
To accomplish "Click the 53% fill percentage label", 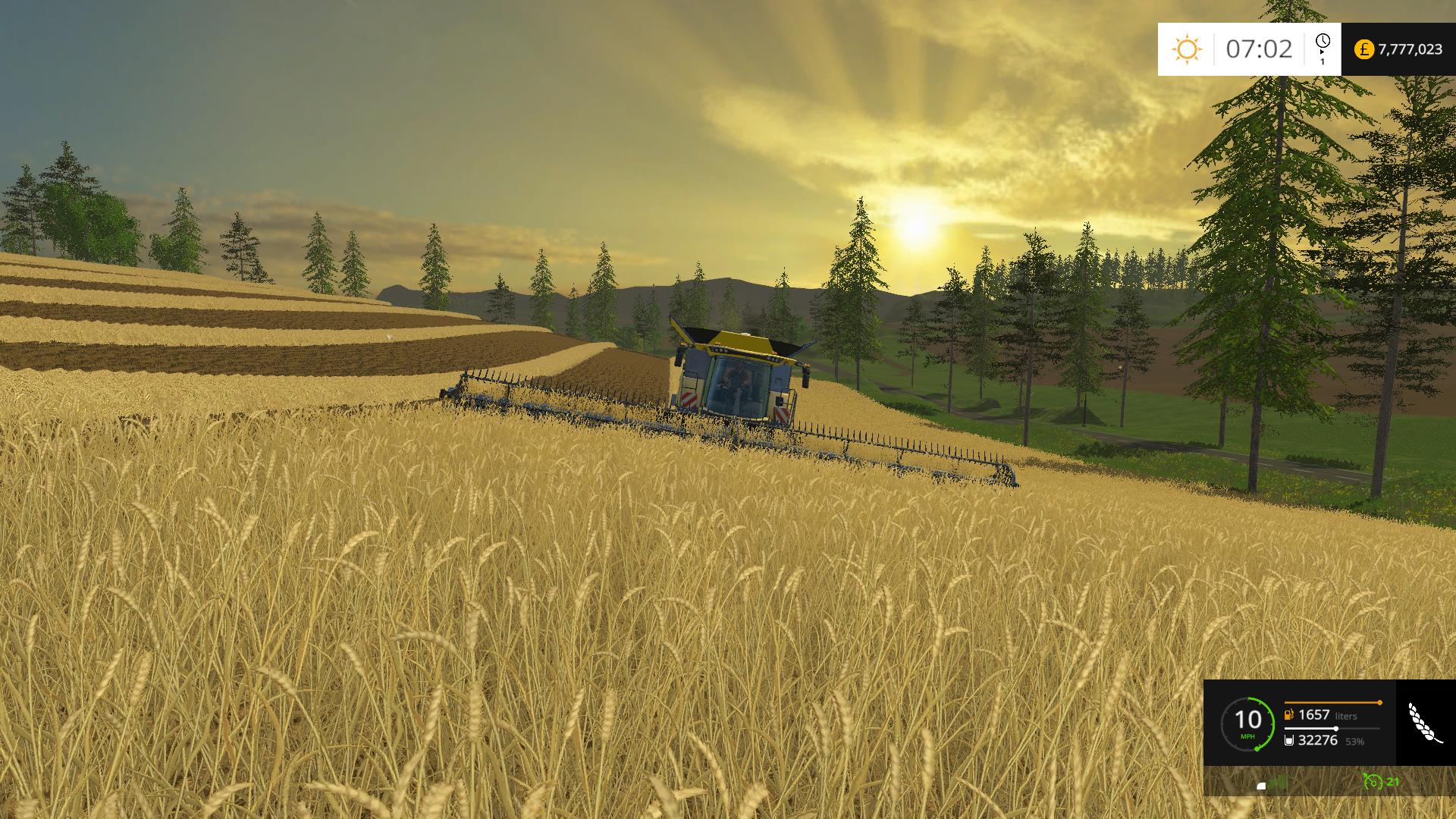I will (1354, 741).
